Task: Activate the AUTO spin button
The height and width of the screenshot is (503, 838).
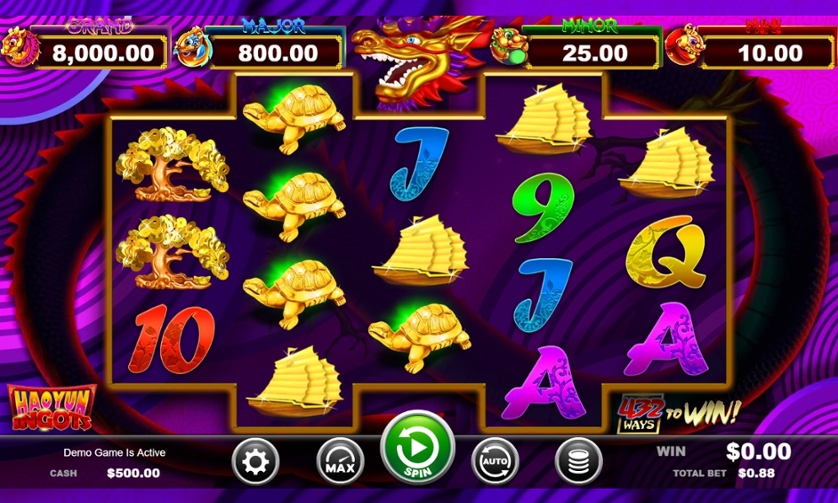Action: tap(496, 462)
